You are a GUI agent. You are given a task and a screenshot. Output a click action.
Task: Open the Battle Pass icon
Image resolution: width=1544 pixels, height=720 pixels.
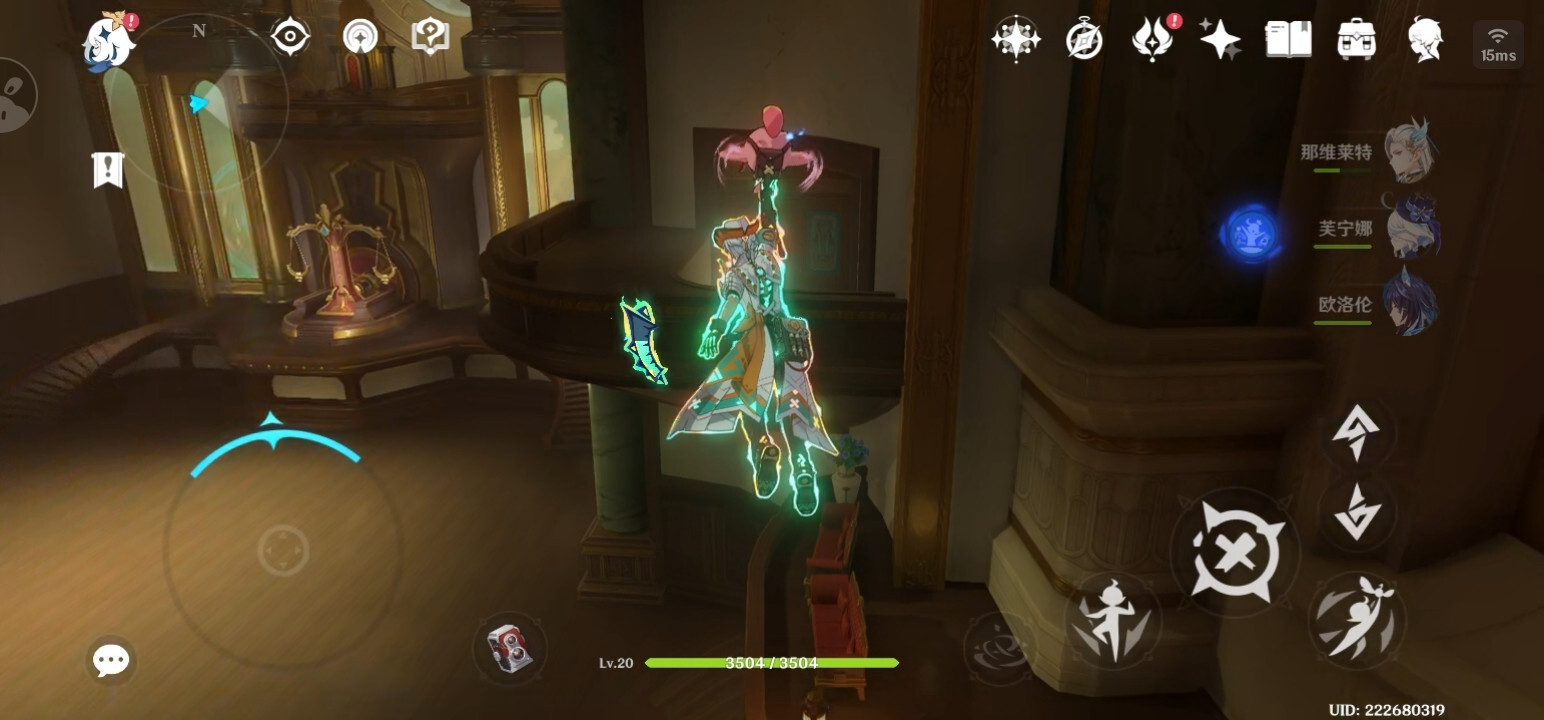1152,40
